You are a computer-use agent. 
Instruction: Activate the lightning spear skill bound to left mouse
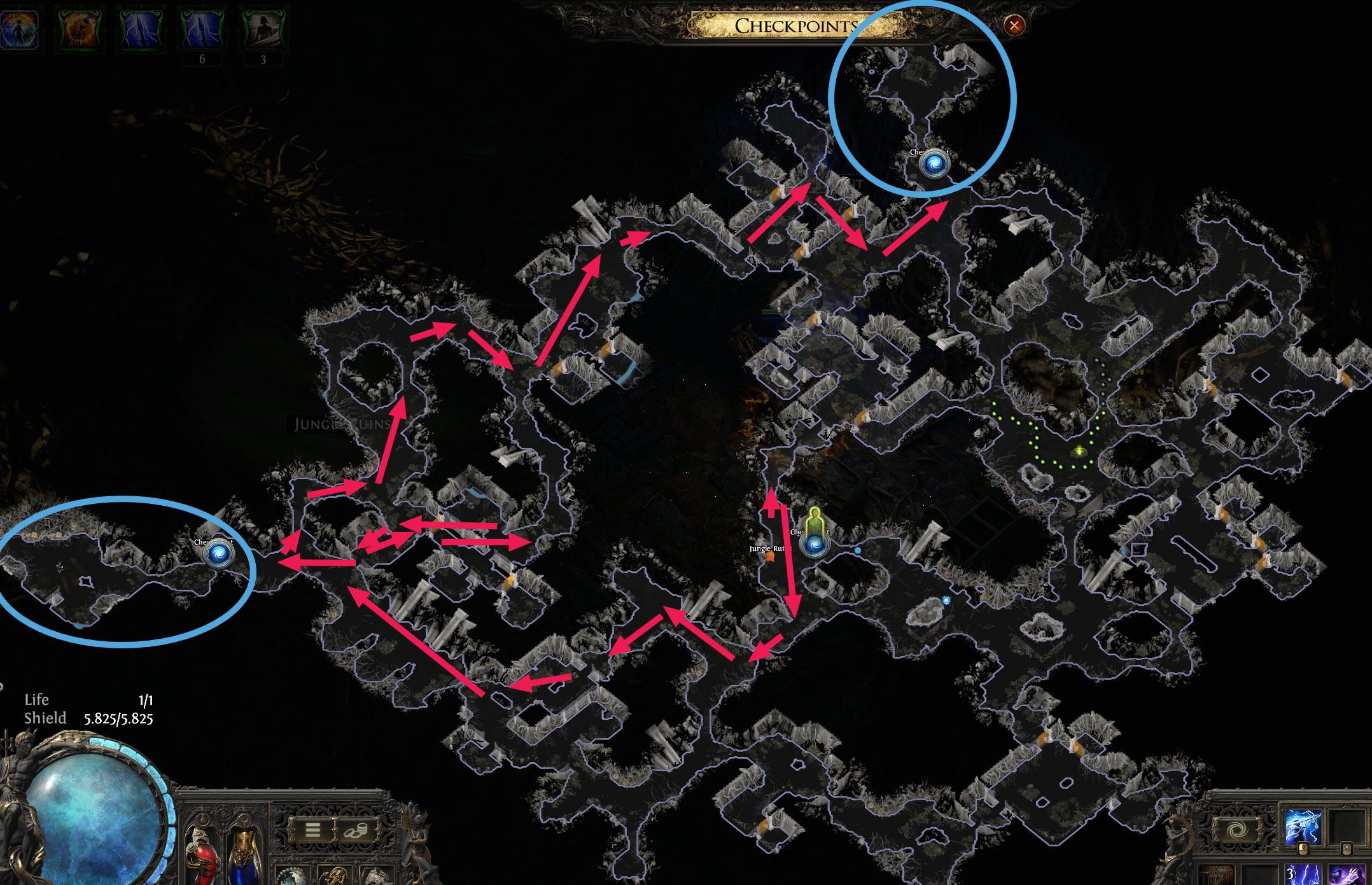(x=1303, y=827)
